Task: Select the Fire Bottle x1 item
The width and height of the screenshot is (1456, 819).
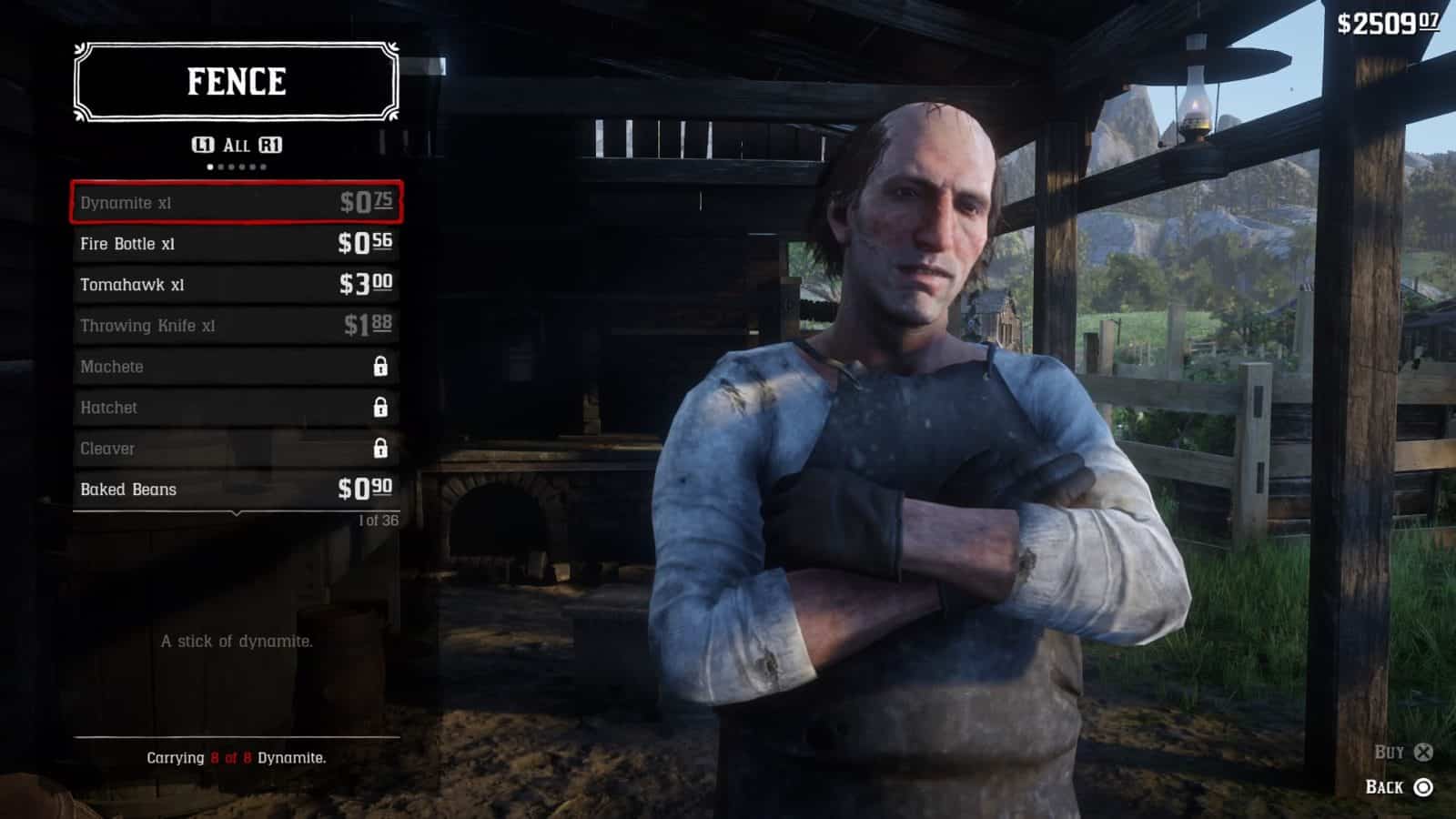Action: [237, 243]
